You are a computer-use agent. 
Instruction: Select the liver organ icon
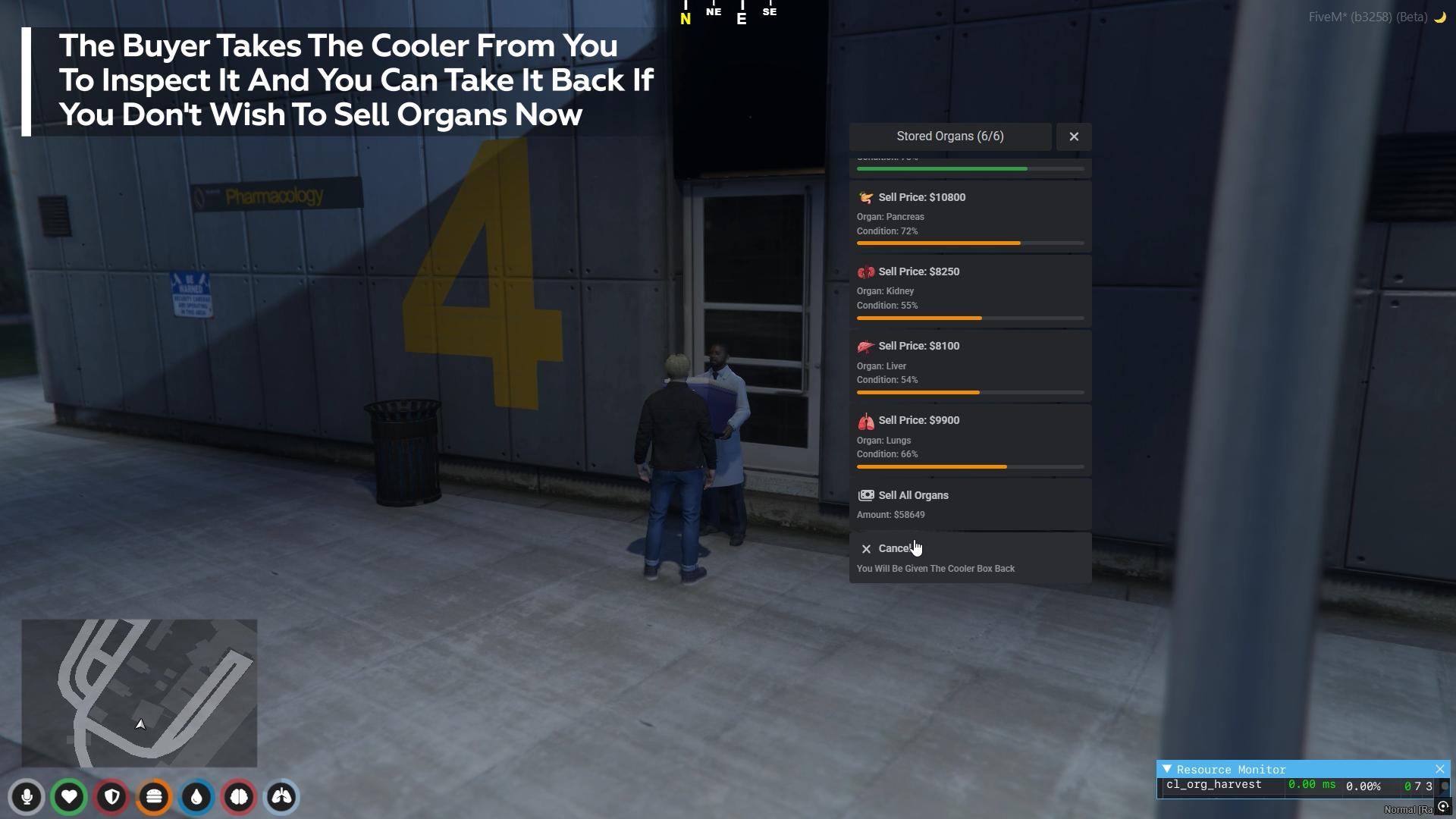pyautogui.click(x=865, y=345)
